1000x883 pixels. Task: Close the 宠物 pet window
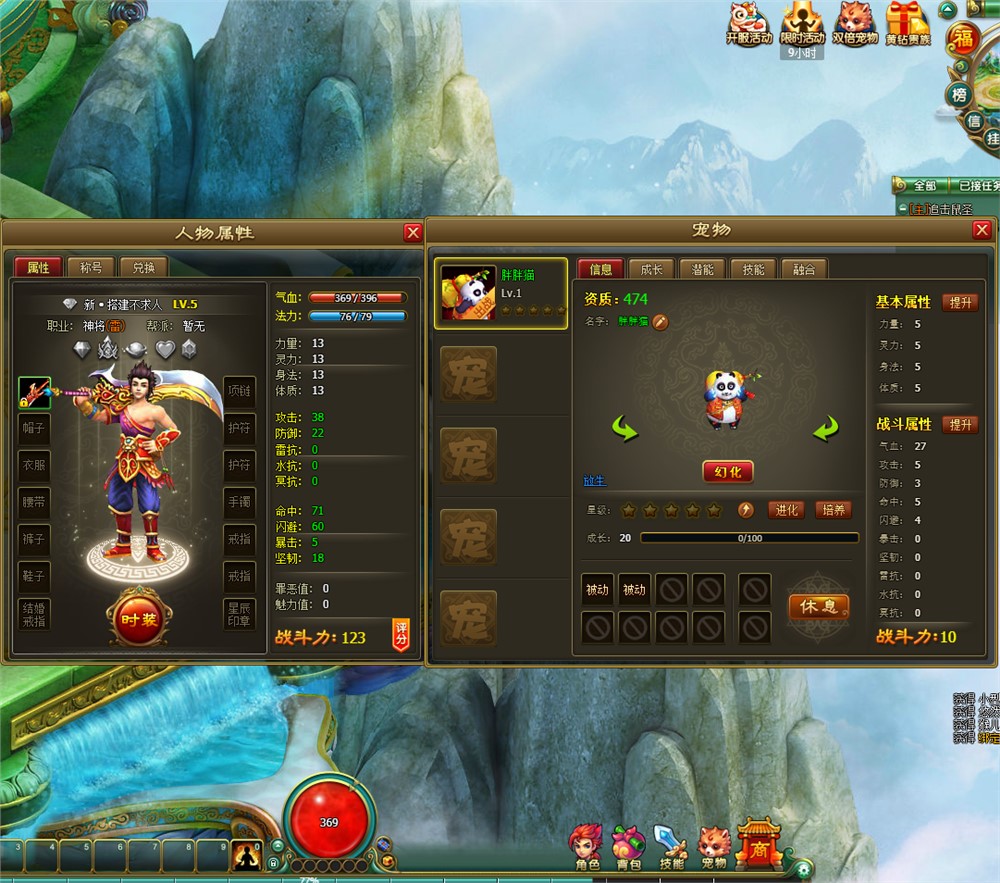coord(982,230)
